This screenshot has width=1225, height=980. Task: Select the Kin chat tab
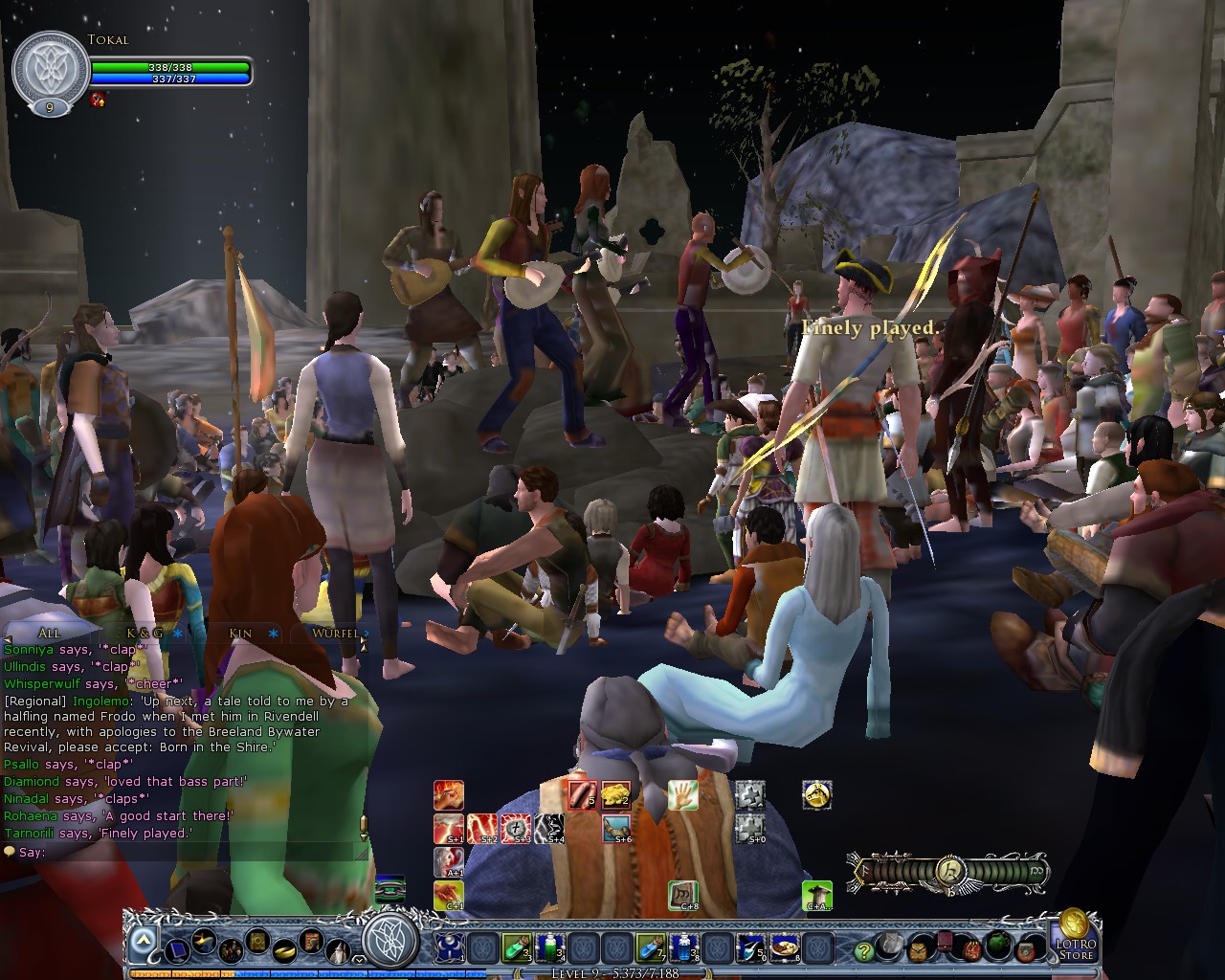tap(240, 633)
